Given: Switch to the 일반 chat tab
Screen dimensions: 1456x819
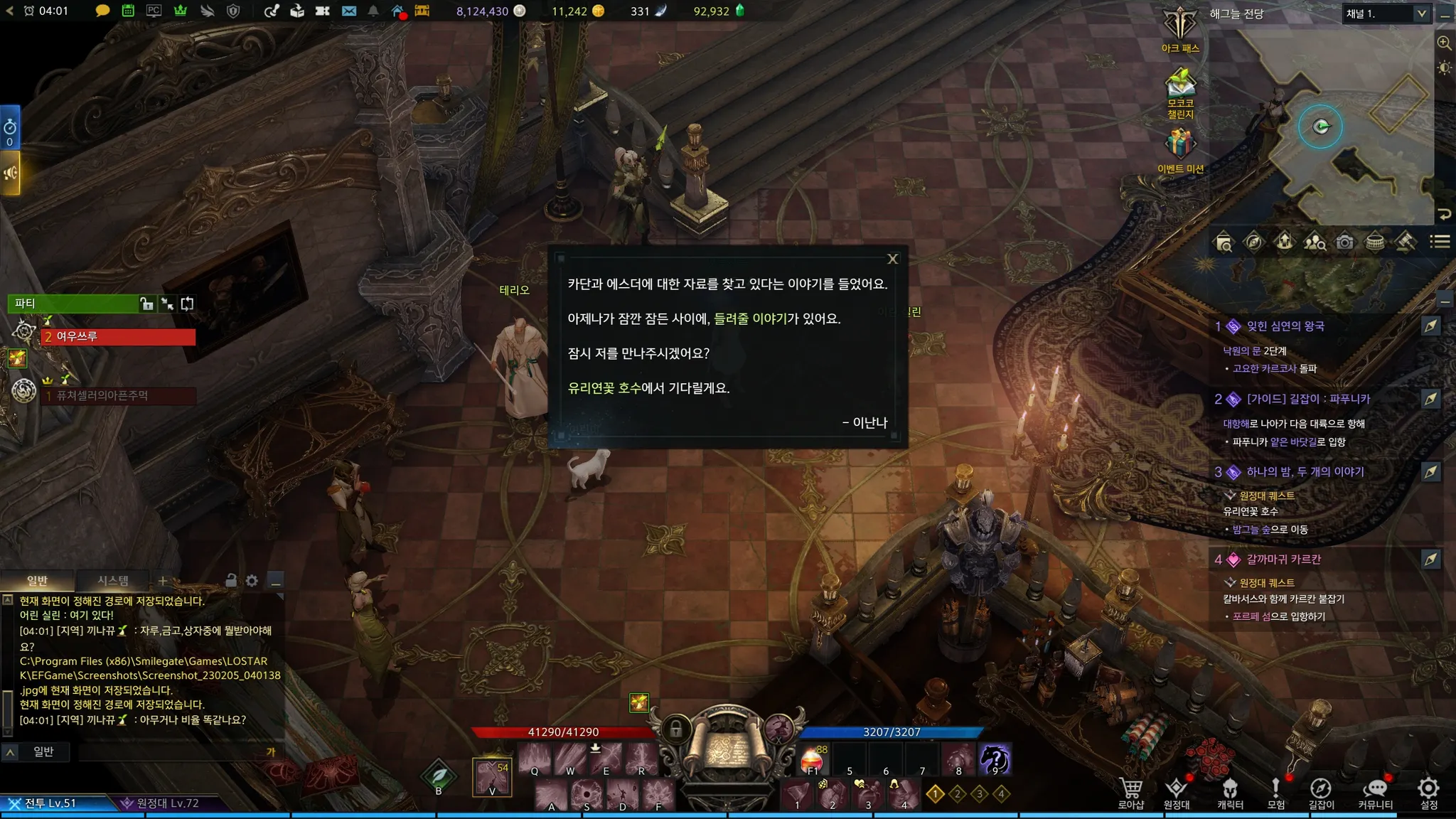Looking at the screenshot, I should 37,581.
